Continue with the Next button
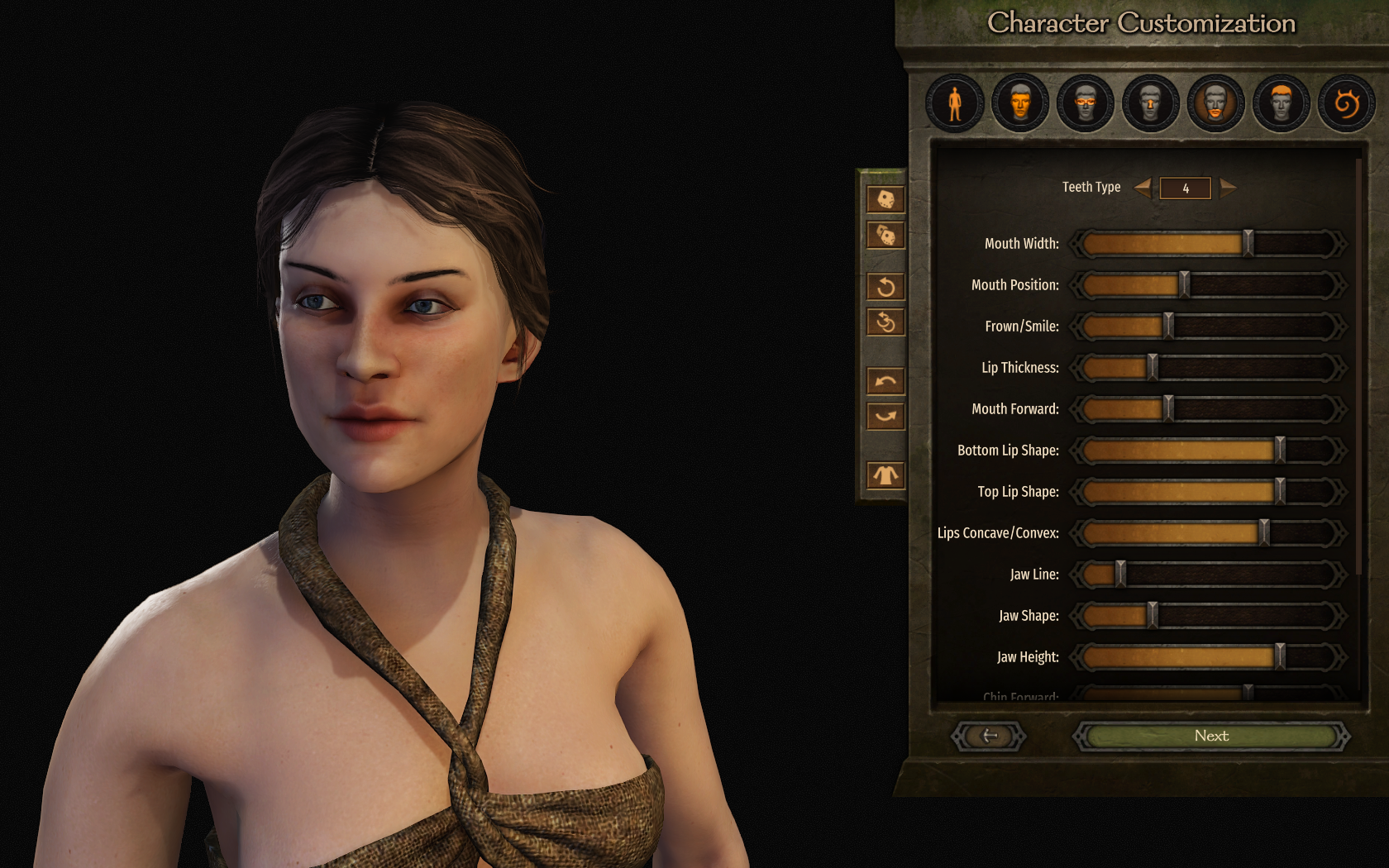 [x=1211, y=736]
